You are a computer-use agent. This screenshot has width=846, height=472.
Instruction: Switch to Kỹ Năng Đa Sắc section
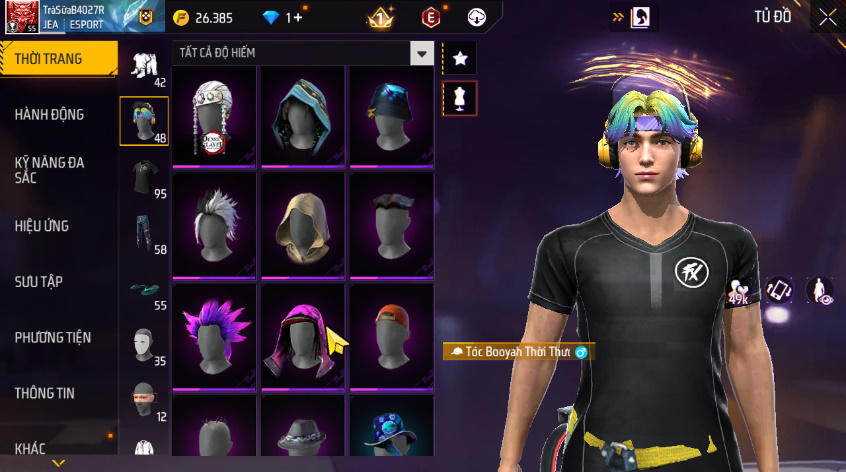point(50,169)
